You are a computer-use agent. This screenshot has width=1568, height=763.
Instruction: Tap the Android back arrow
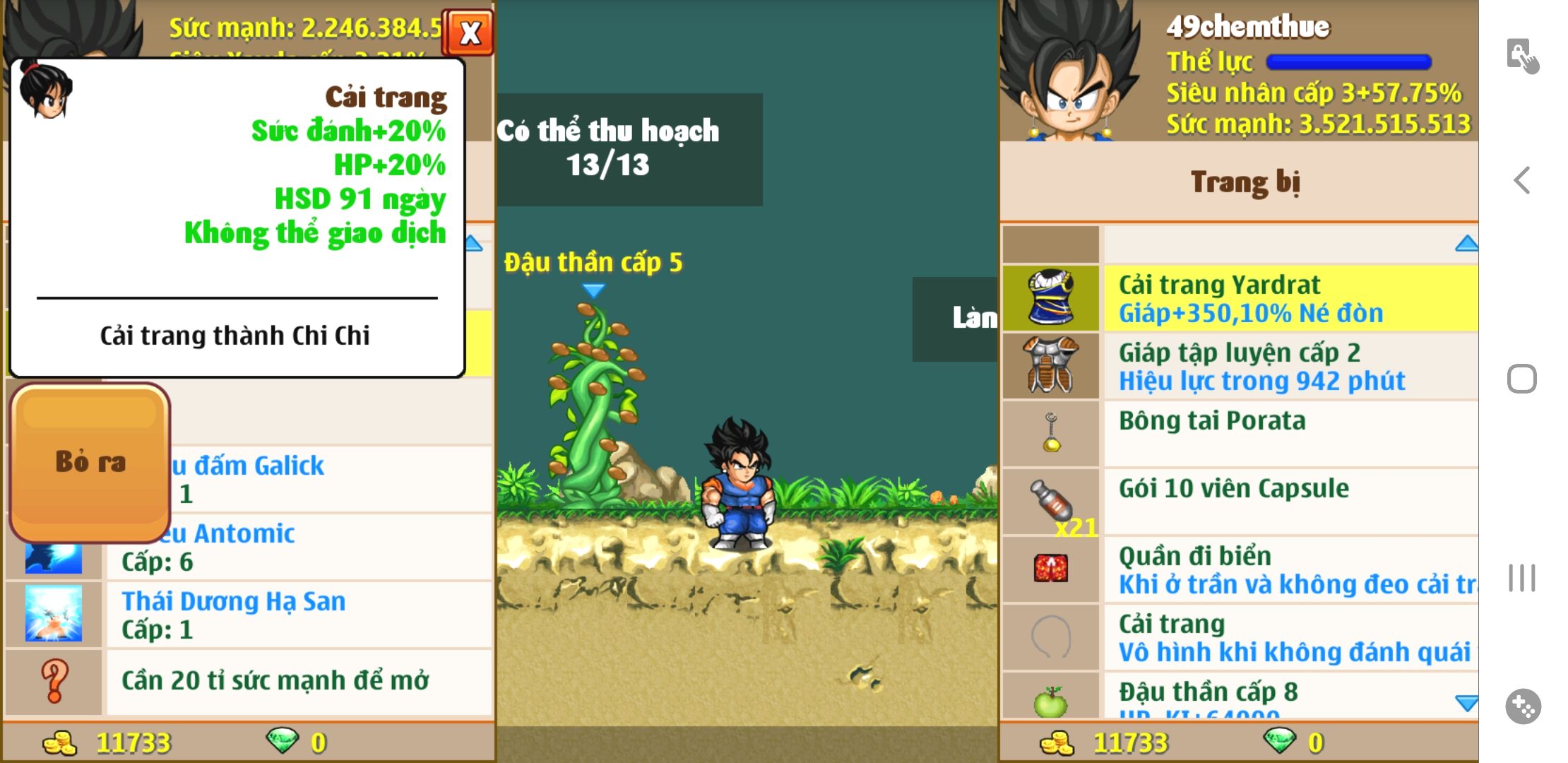point(1522,180)
